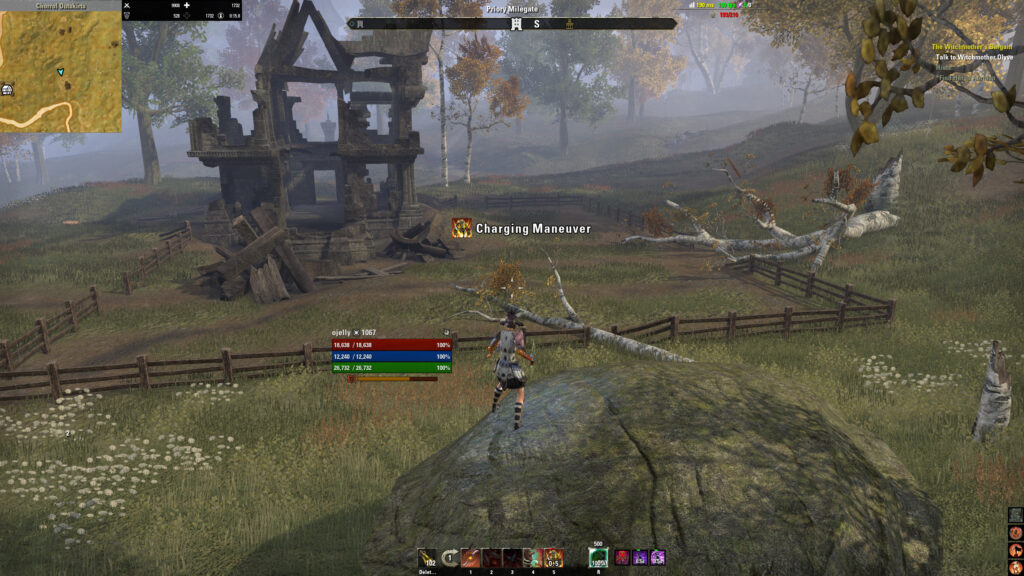This screenshot has height=576, width=1024.
Task: Open the Chorrol Outskirts minimap
Action: pyautogui.click(x=60, y=70)
